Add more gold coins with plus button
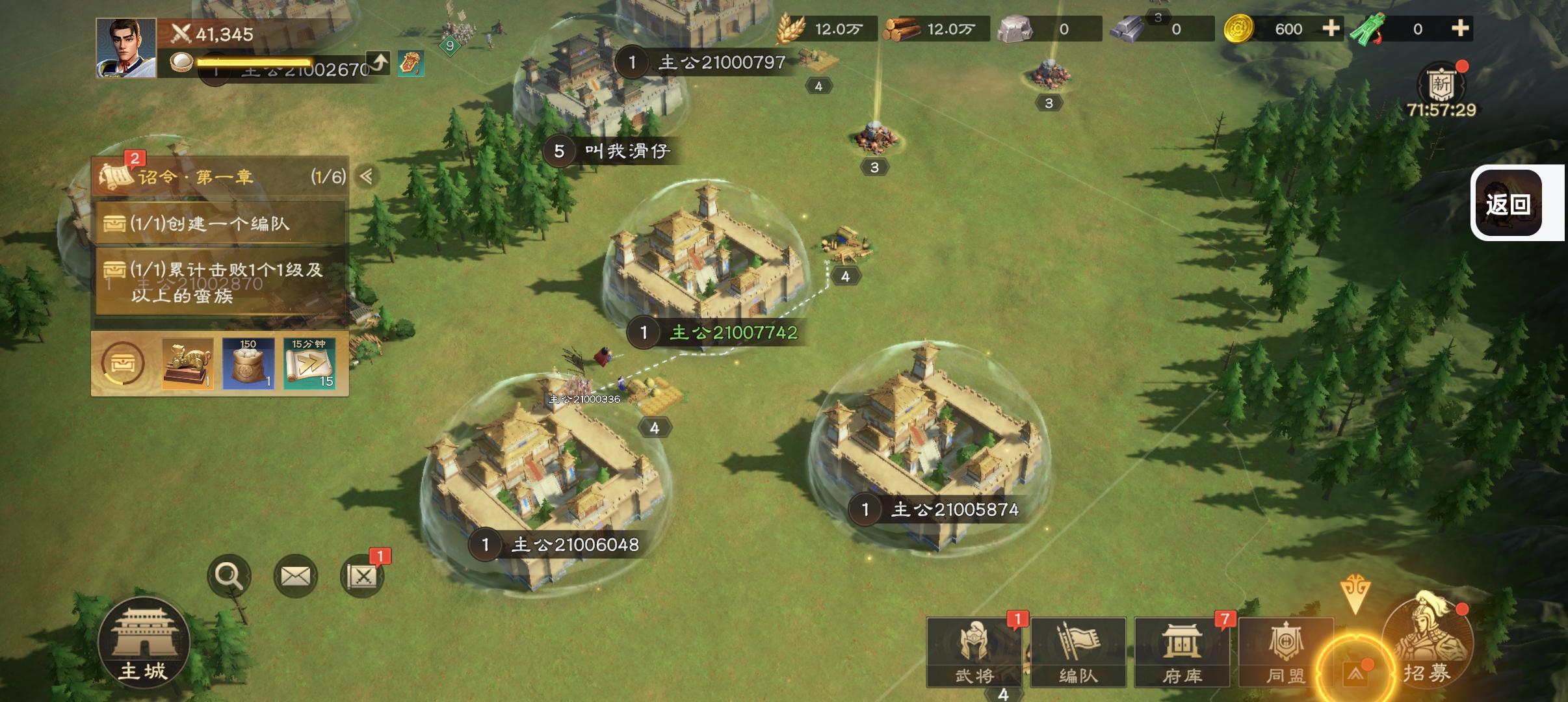This screenshot has width=1568, height=702. click(x=1331, y=29)
